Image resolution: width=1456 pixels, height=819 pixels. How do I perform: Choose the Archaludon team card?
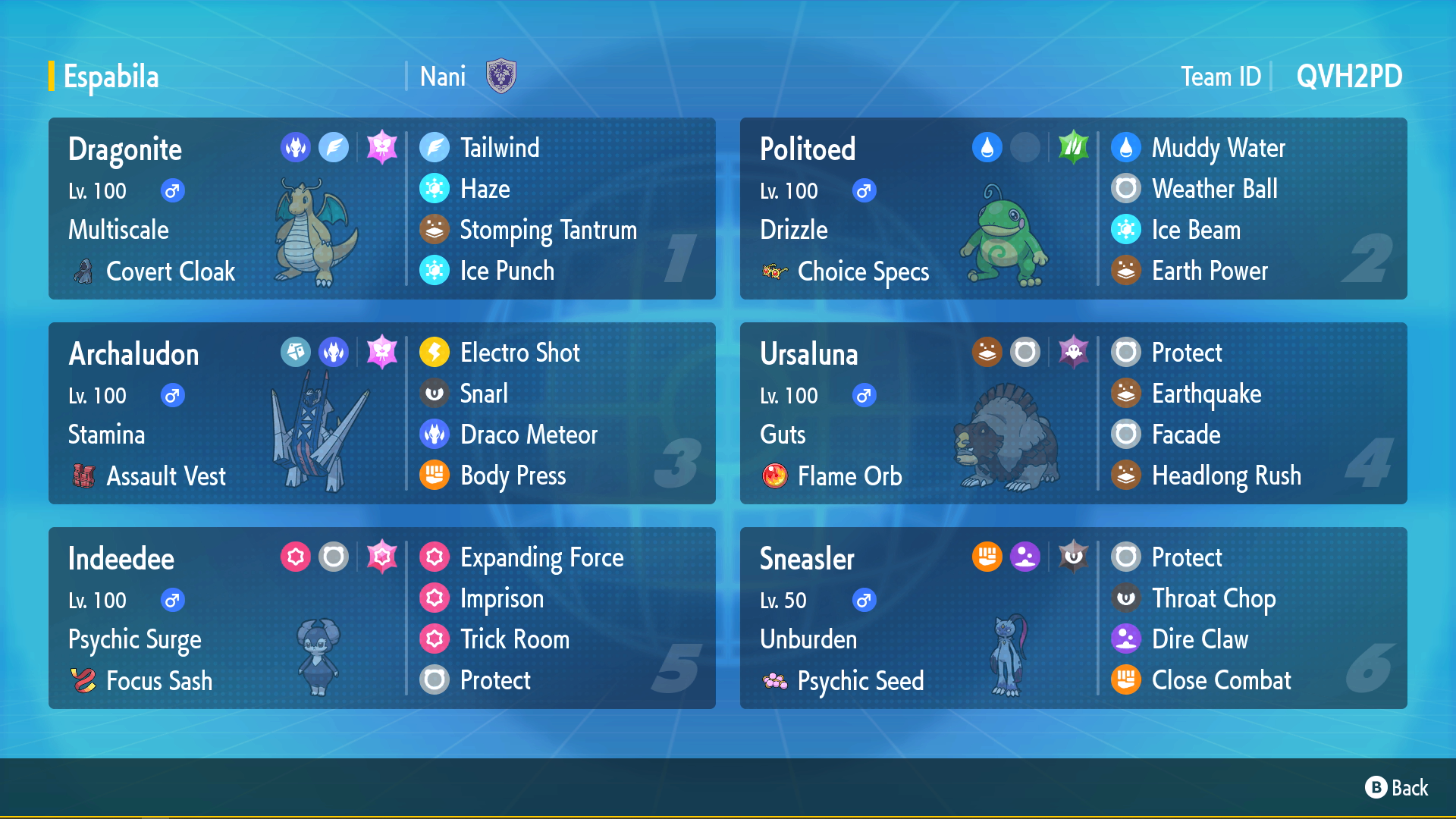coord(381,413)
